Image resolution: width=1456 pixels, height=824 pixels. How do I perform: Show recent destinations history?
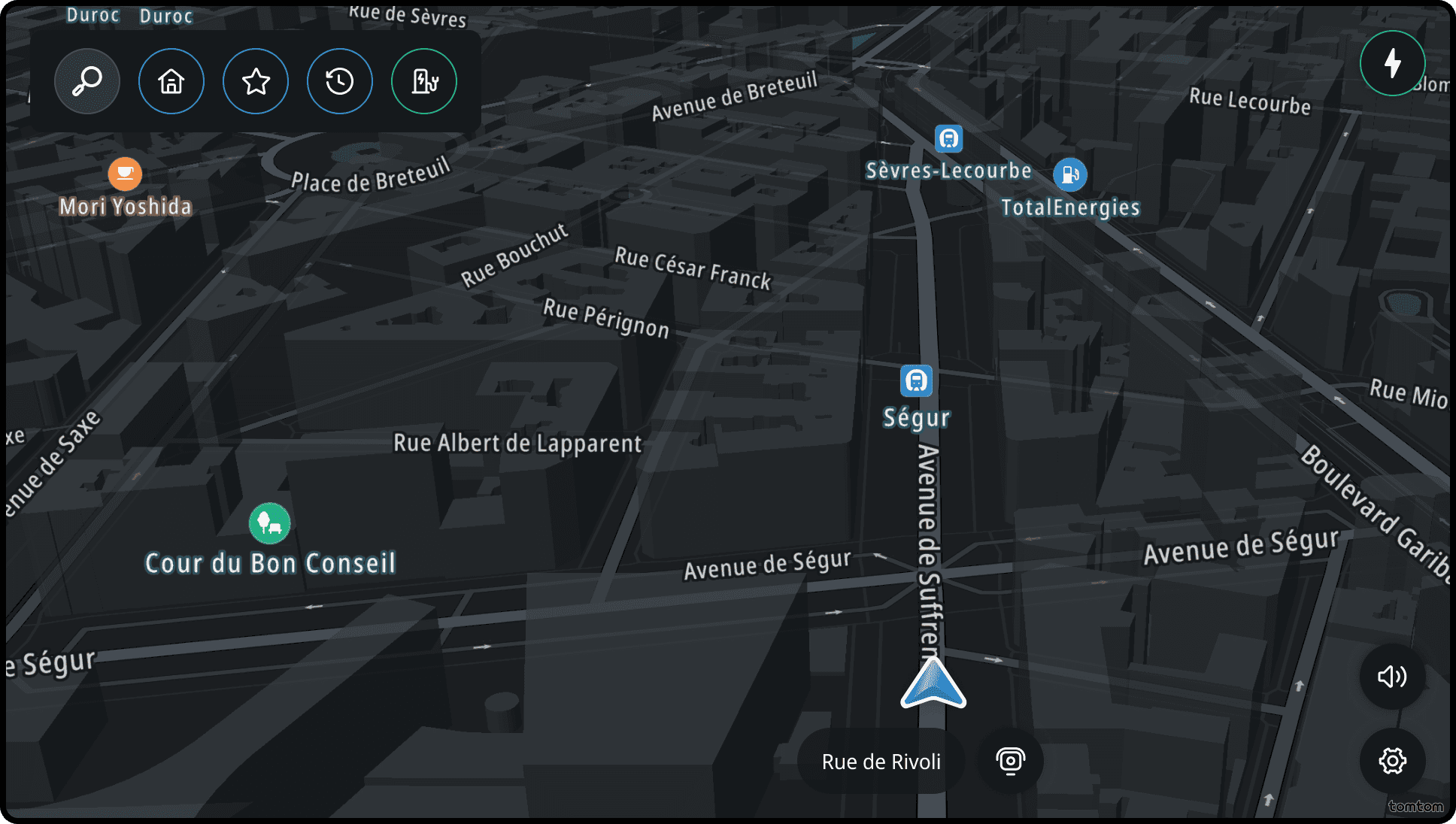[340, 81]
